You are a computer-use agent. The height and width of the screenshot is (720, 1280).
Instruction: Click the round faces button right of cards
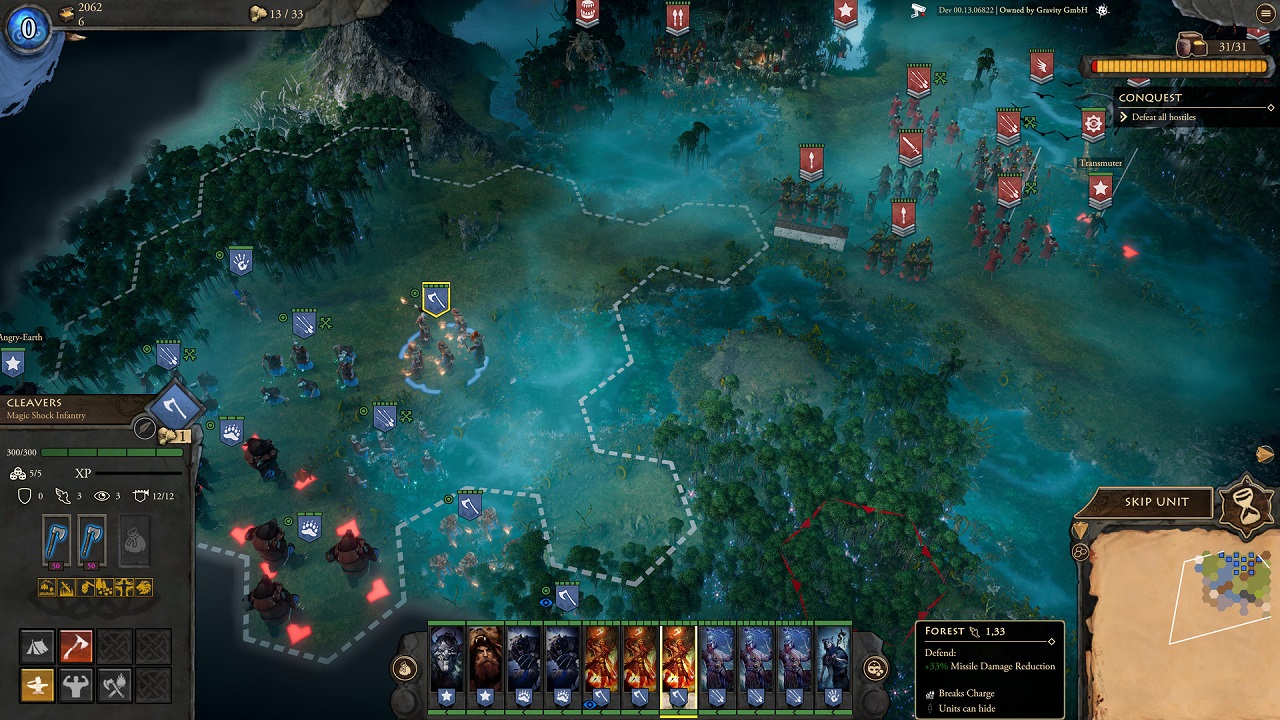tap(875, 669)
